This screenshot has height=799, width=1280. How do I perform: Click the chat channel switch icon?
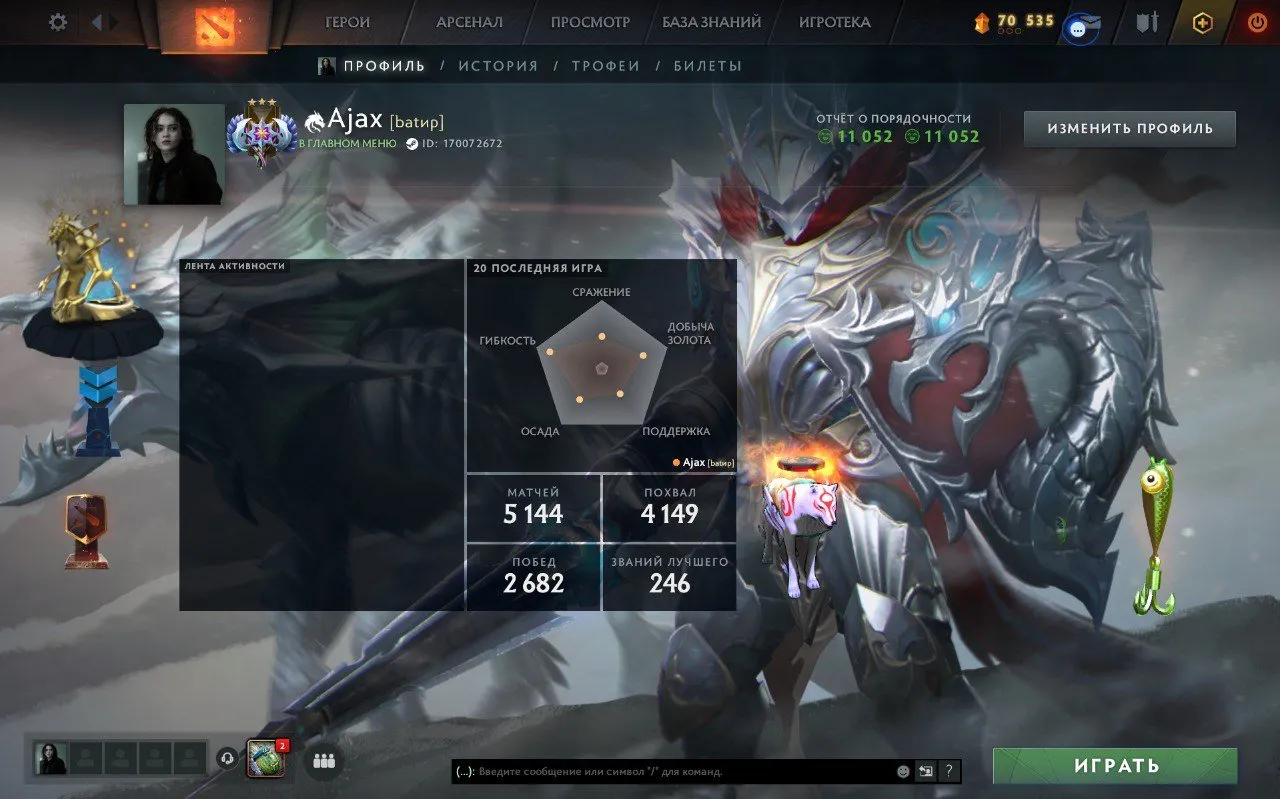[x=926, y=770]
